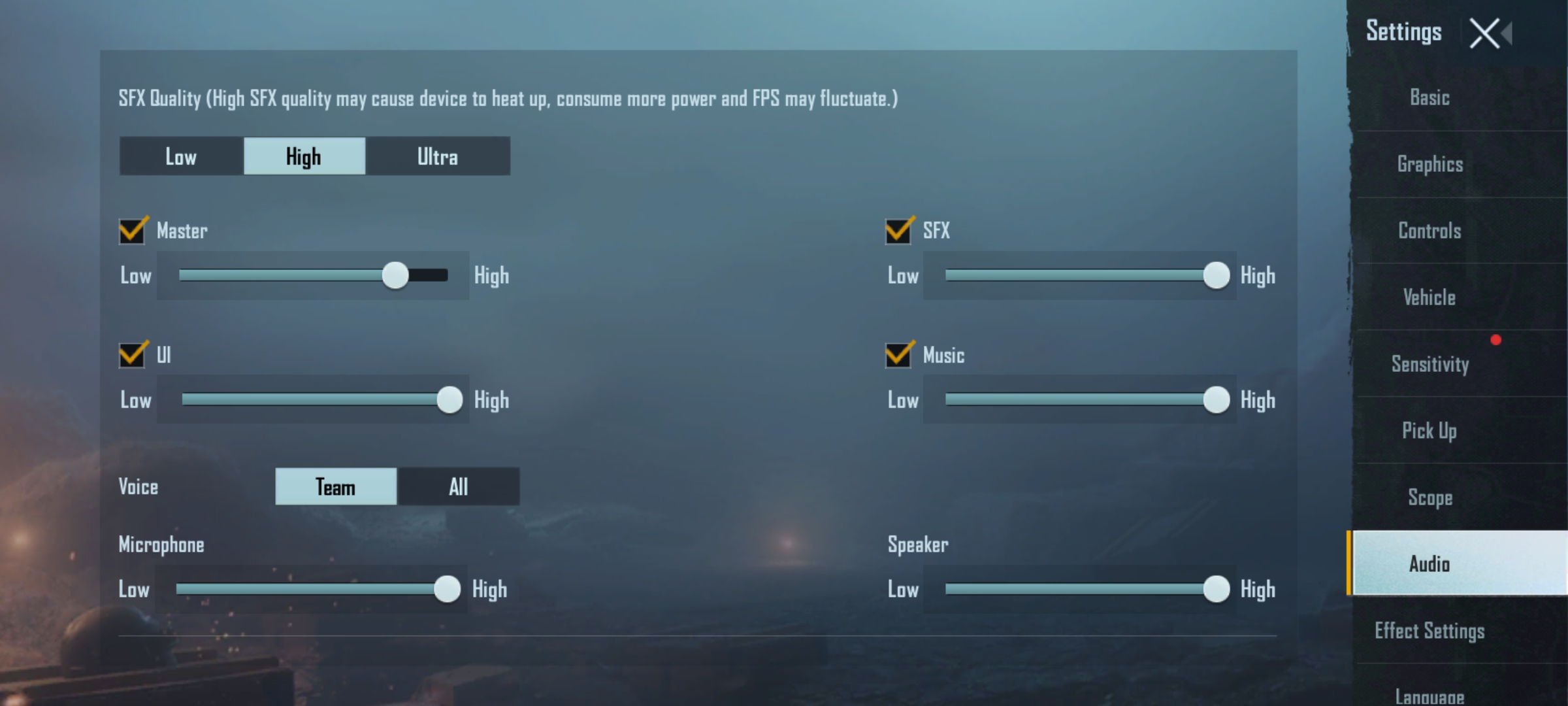The height and width of the screenshot is (706, 1568).
Task: Uncheck the Master audio checkbox
Action: [x=131, y=231]
